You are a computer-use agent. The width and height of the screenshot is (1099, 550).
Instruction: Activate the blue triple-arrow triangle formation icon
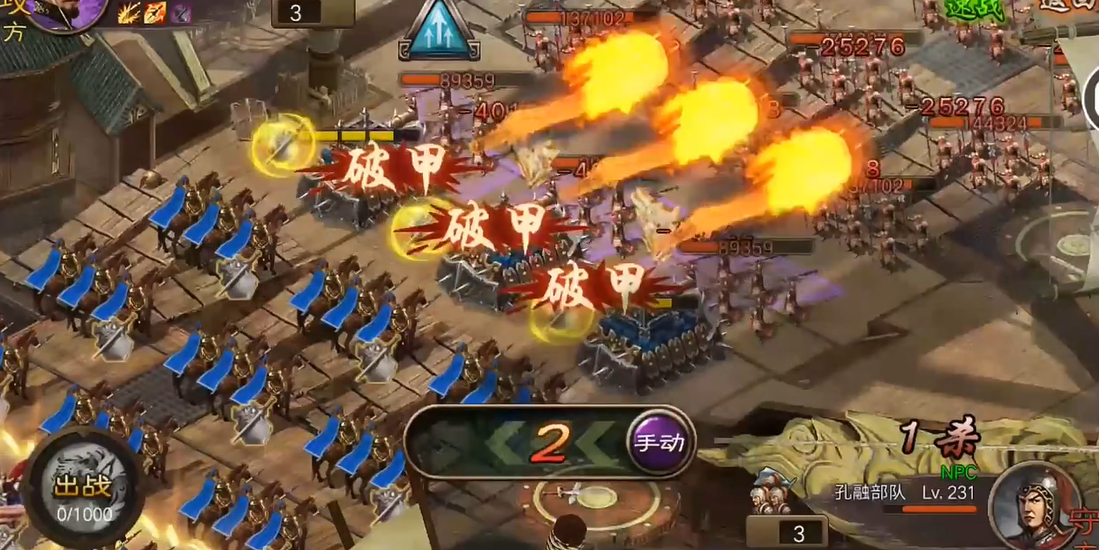437,31
